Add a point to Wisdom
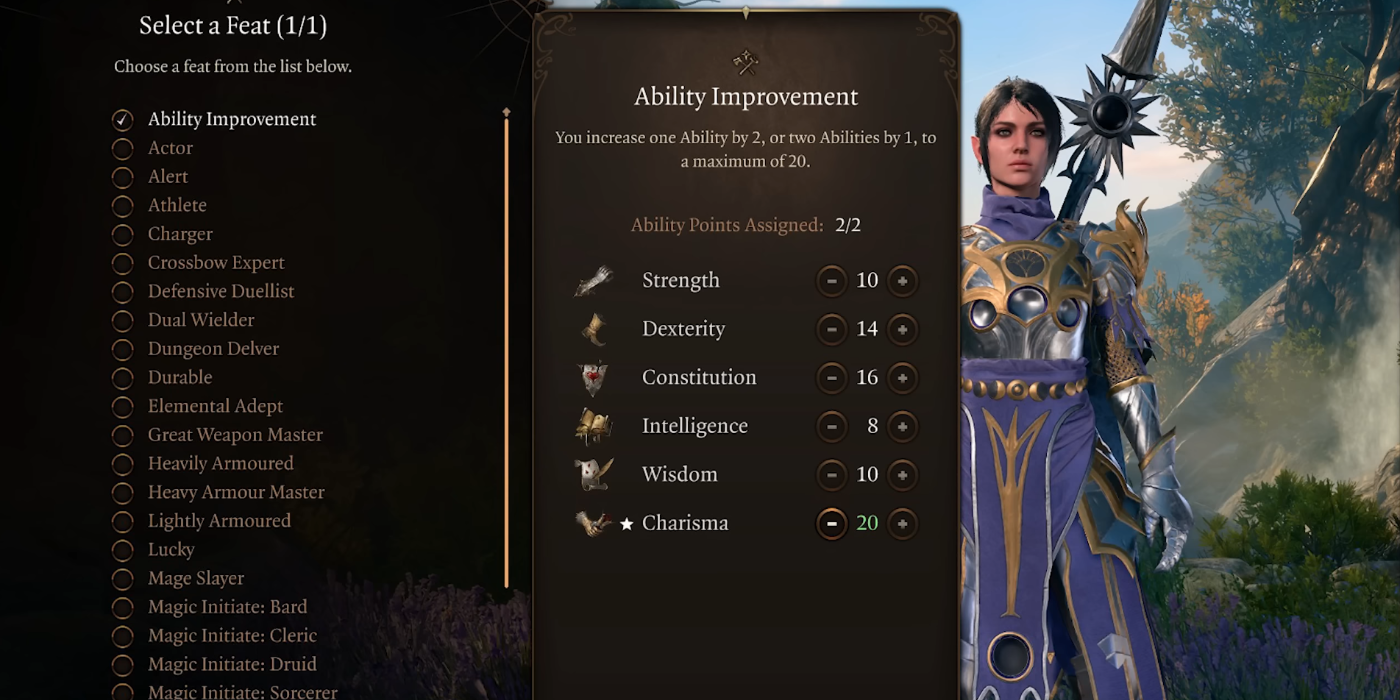Image resolution: width=1400 pixels, height=700 pixels. [x=902, y=475]
